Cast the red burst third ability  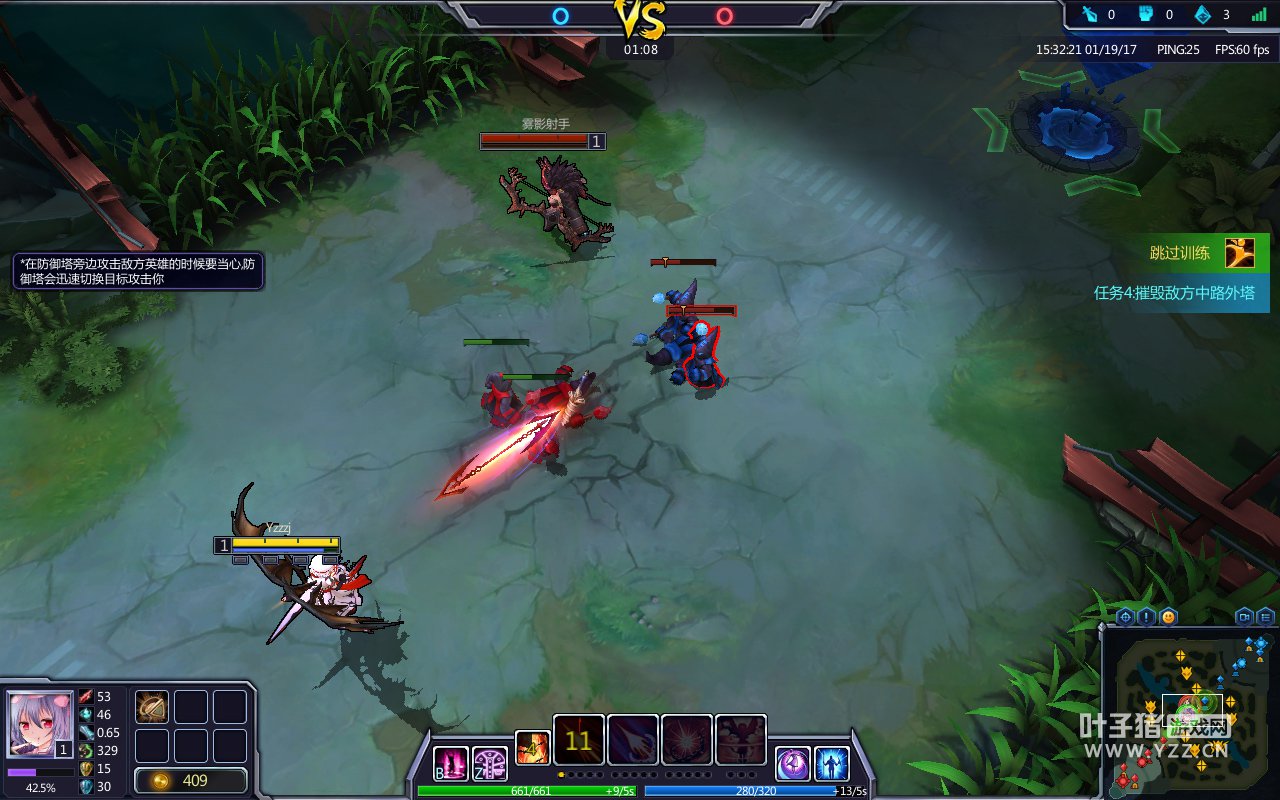[x=687, y=741]
